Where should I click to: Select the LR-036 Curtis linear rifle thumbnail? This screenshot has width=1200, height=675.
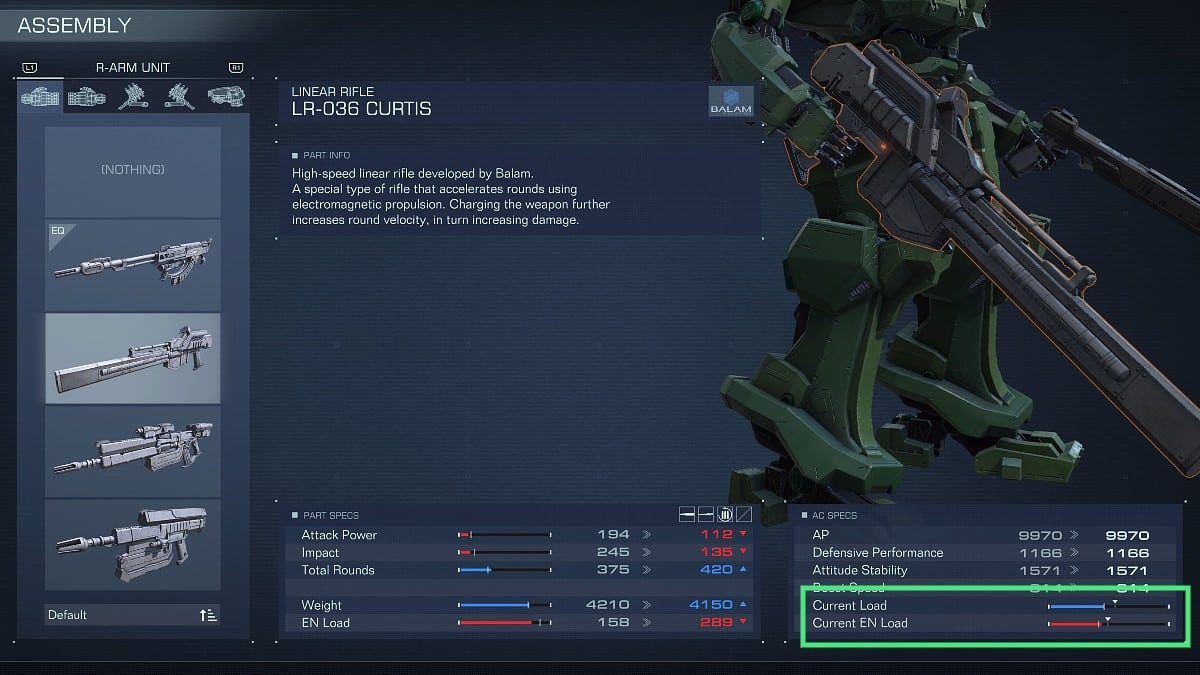point(133,358)
